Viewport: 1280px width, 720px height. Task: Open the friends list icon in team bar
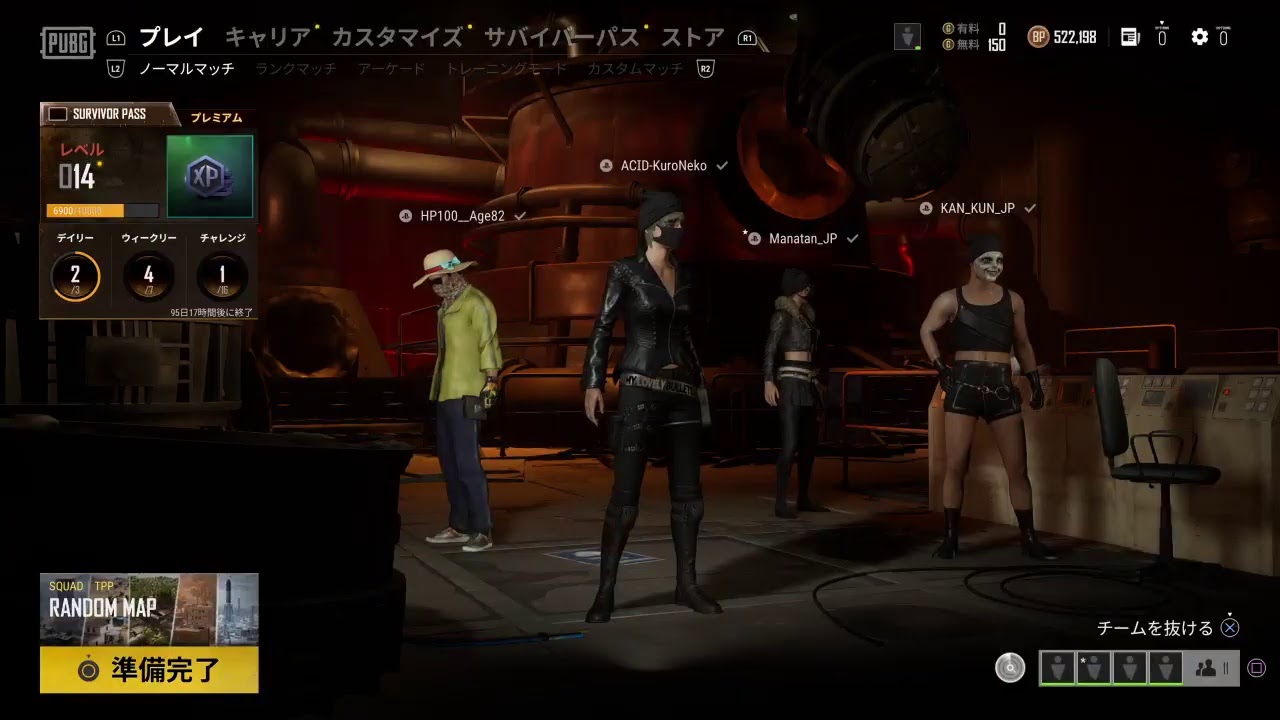click(1206, 668)
